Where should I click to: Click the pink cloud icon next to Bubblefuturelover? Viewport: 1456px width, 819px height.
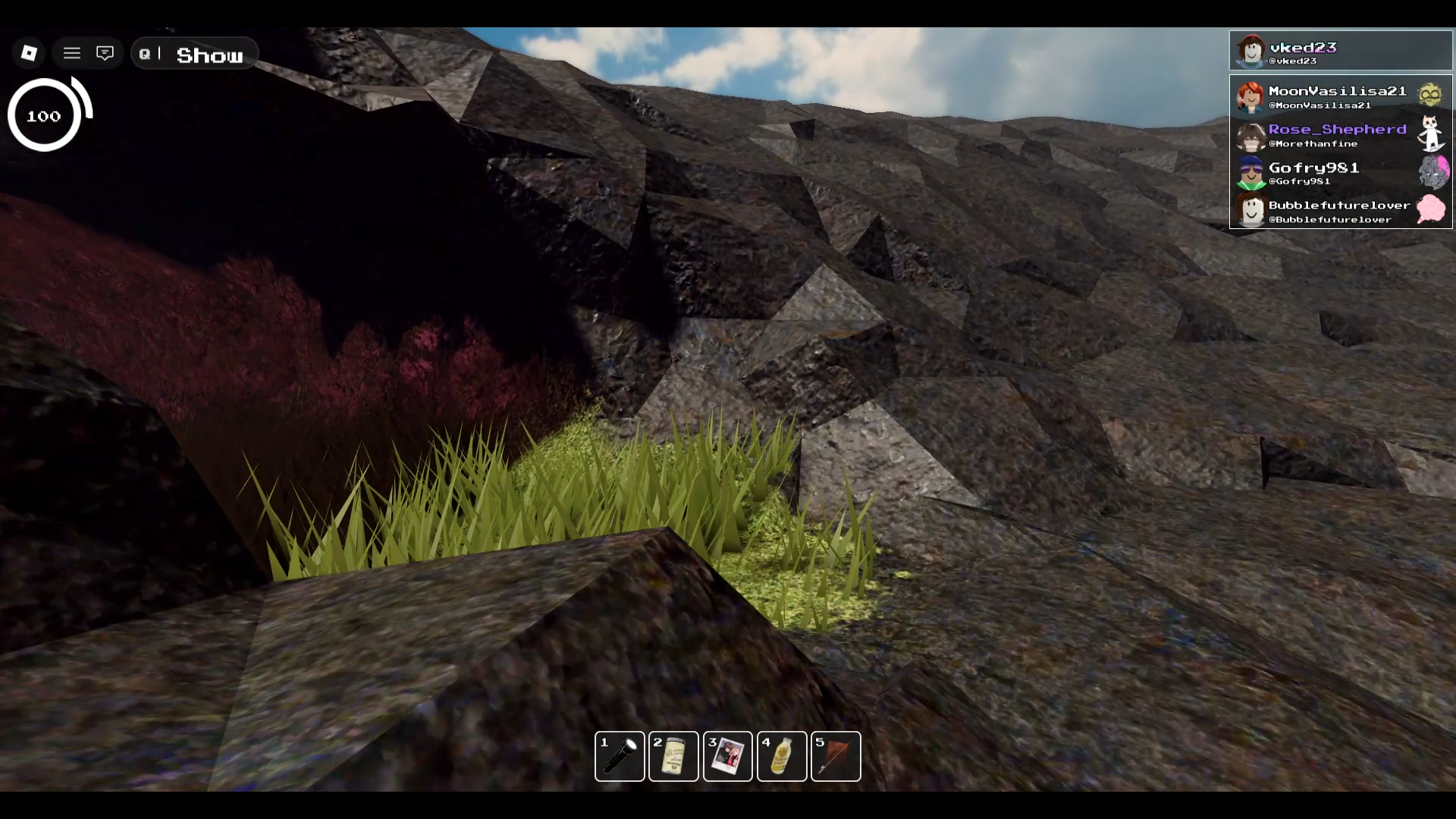1432,210
